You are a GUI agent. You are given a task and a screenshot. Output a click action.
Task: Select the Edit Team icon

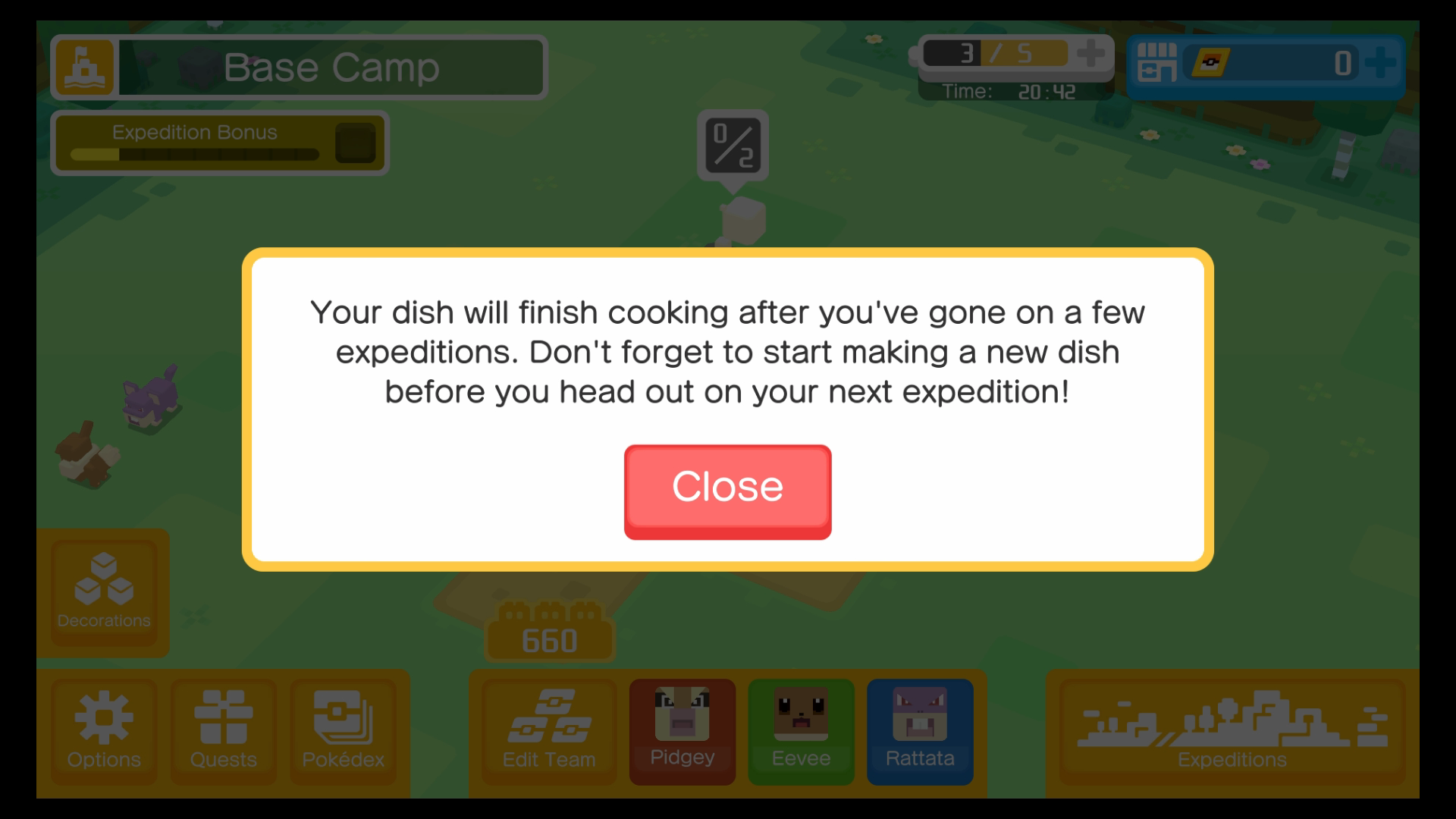pos(548,730)
